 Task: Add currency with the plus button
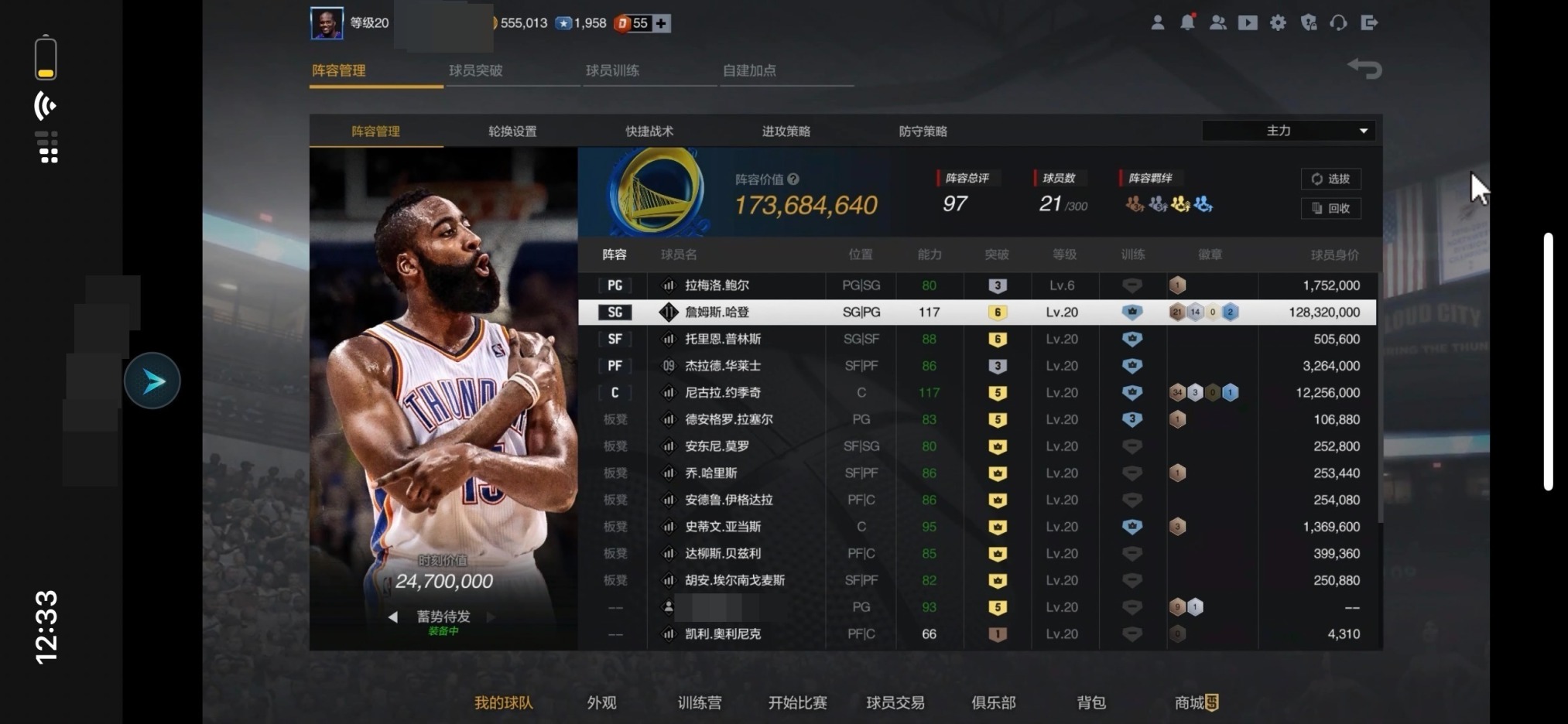pyautogui.click(x=661, y=23)
